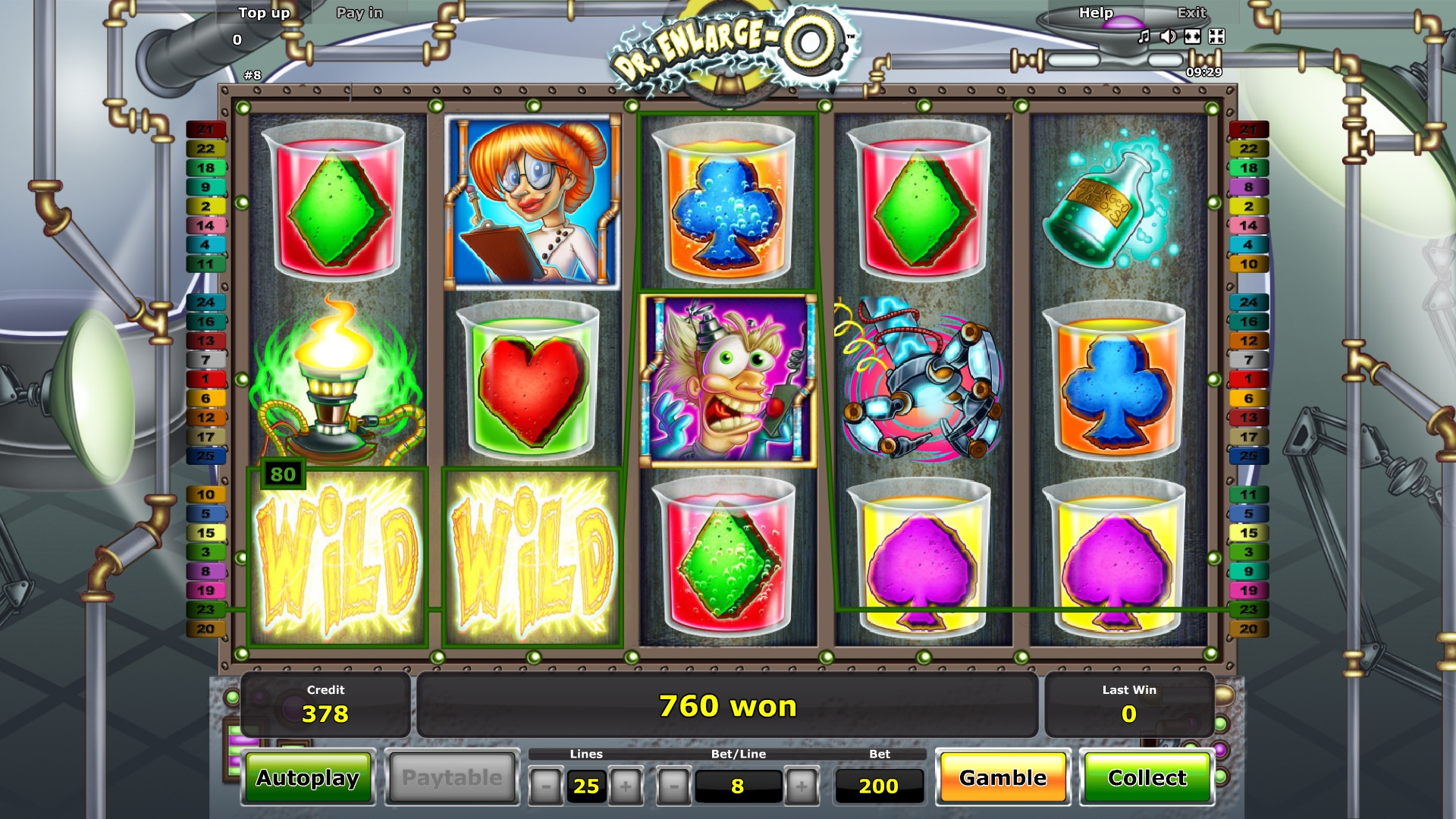1456x819 pixels.
Task: Exit the game
Action: 1191,13
